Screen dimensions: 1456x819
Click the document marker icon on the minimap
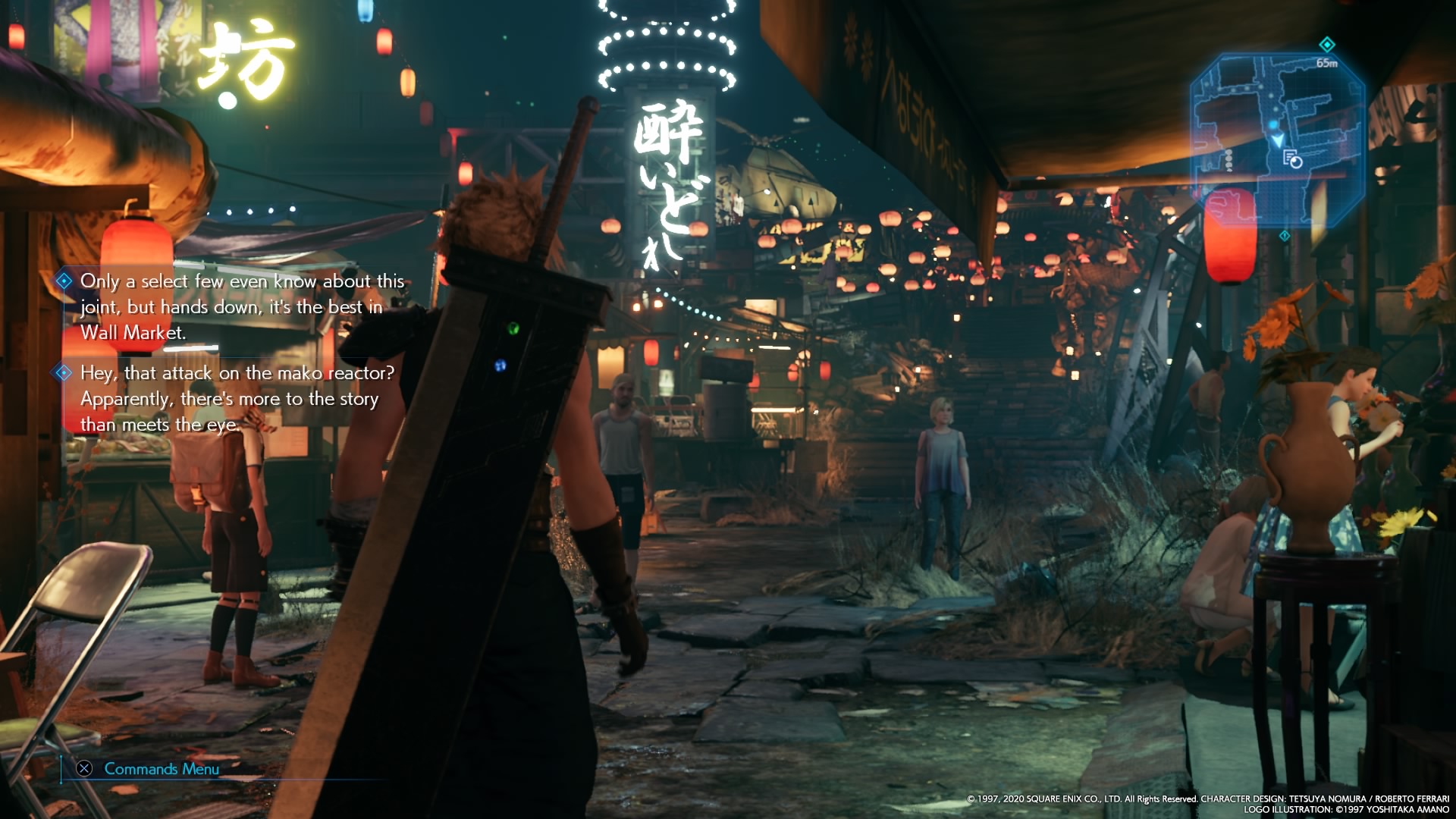point(1291,158)
